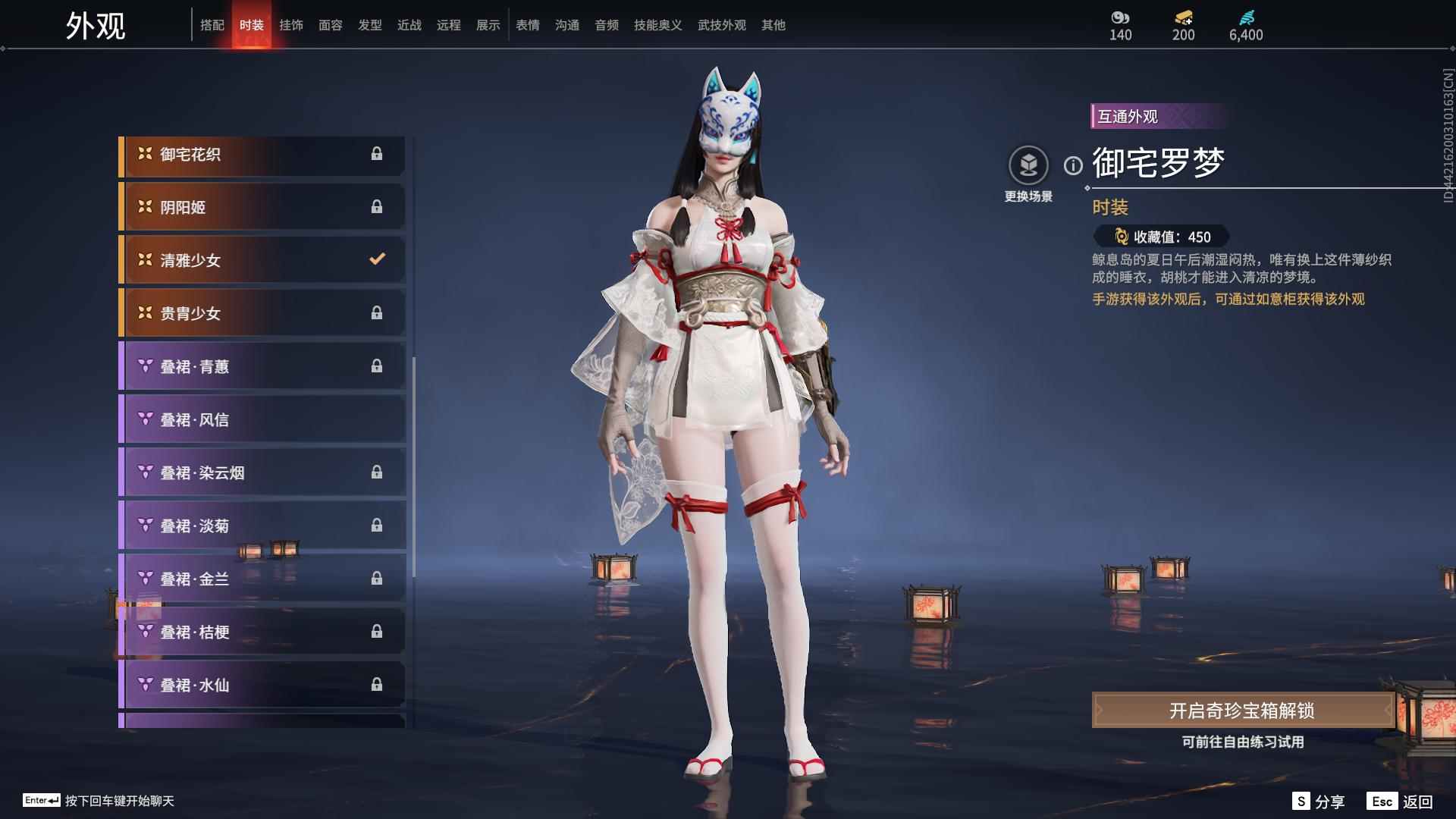The height and width of the screenshot is (819, 1456).
Task: Open the 更换场景 scene change icon
Action: 1029,163
